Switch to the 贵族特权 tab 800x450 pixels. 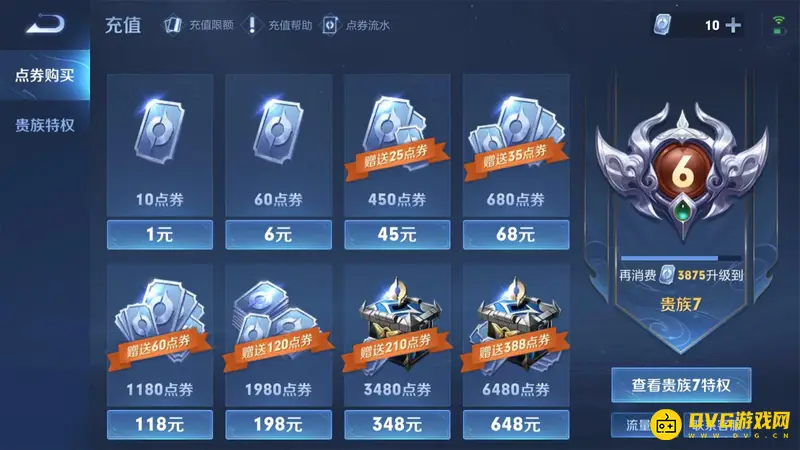[x=44, y=126]
